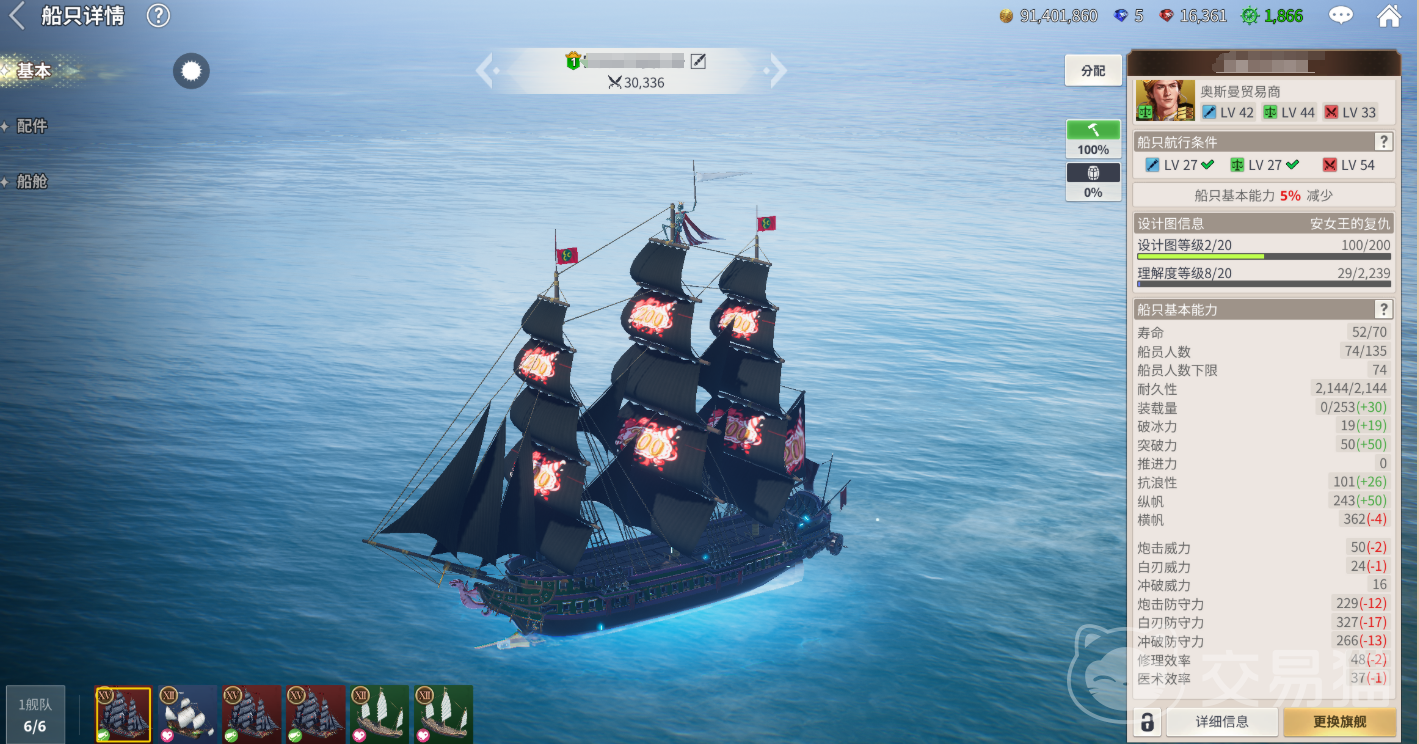This screenshot has height=744, width=1419.
Task: Return home via the house icon
Action: tap(1389, 16)
